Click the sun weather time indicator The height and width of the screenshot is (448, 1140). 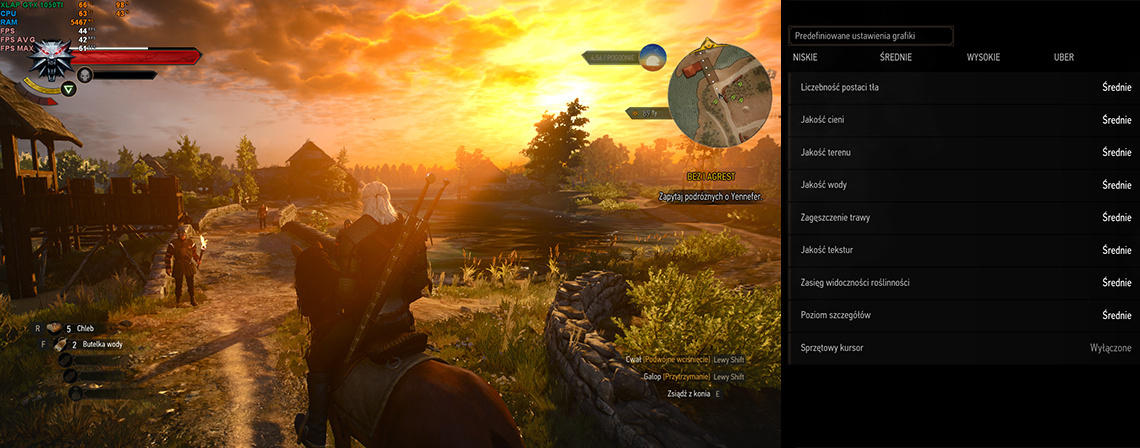pyautogui.click(x=653, y=57)
